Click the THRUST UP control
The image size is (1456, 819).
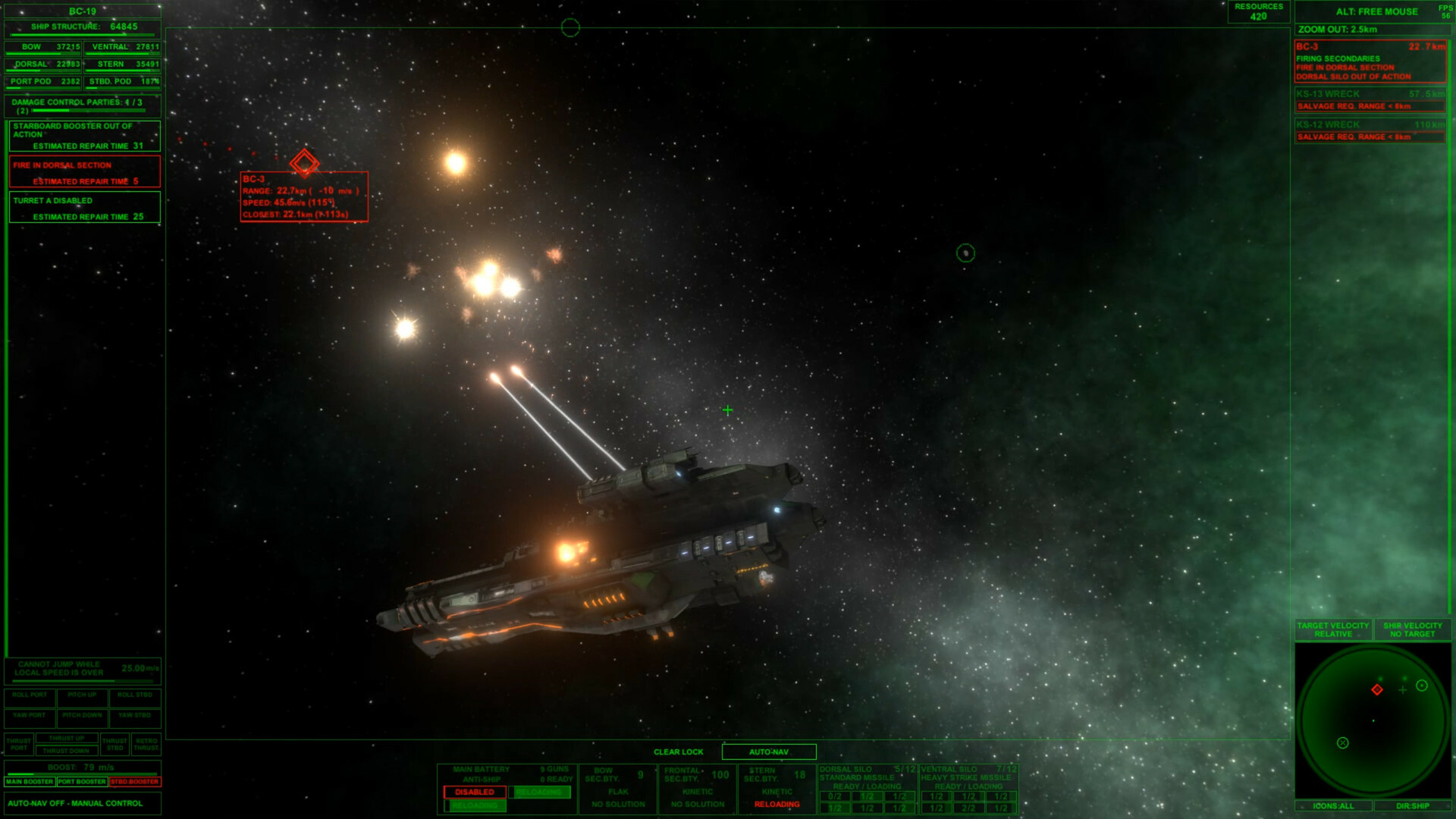click(67, 737)
